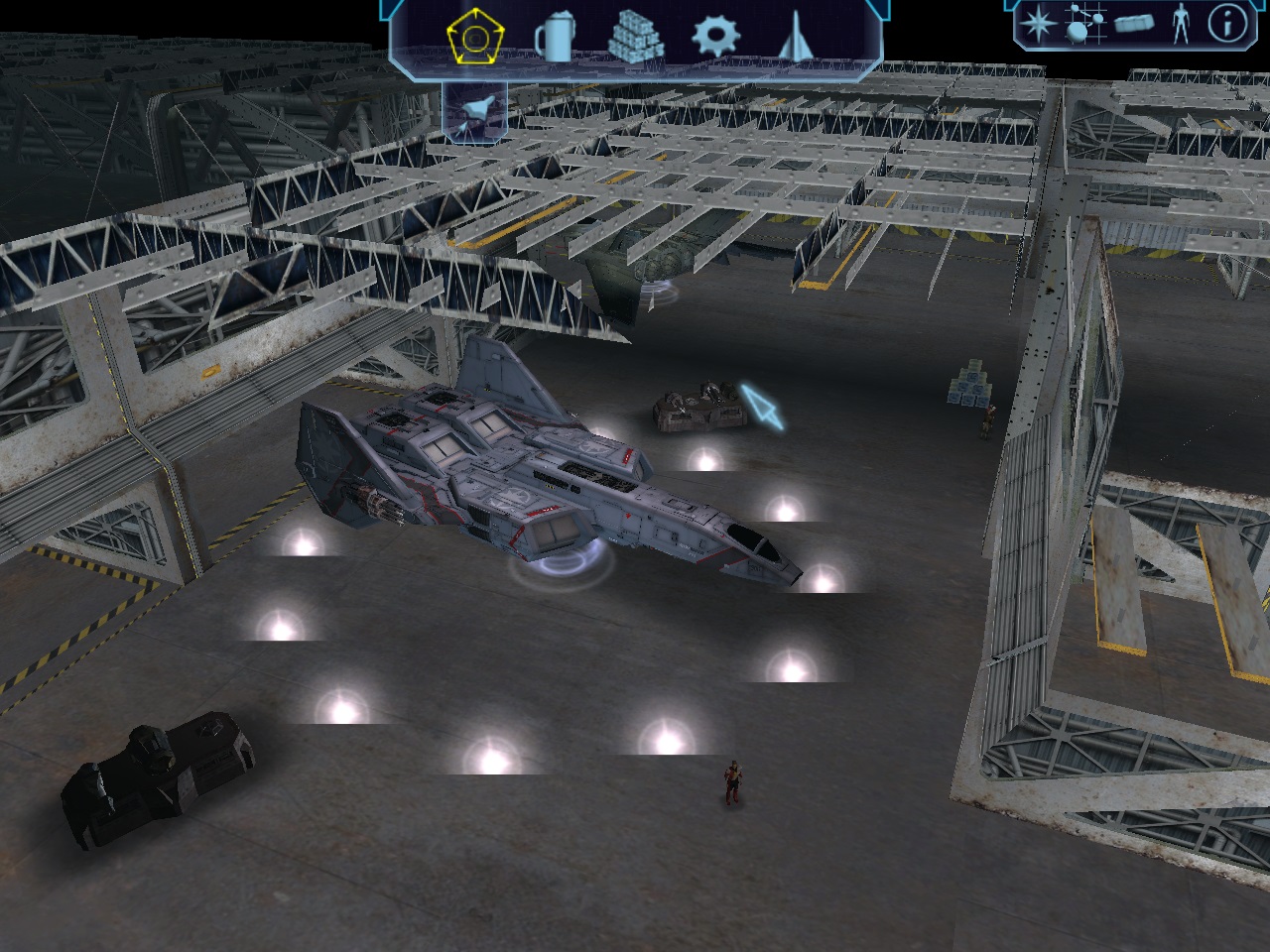
Task: Visit the equipment dealer gear icon
Action: click(x=715, y=38)
